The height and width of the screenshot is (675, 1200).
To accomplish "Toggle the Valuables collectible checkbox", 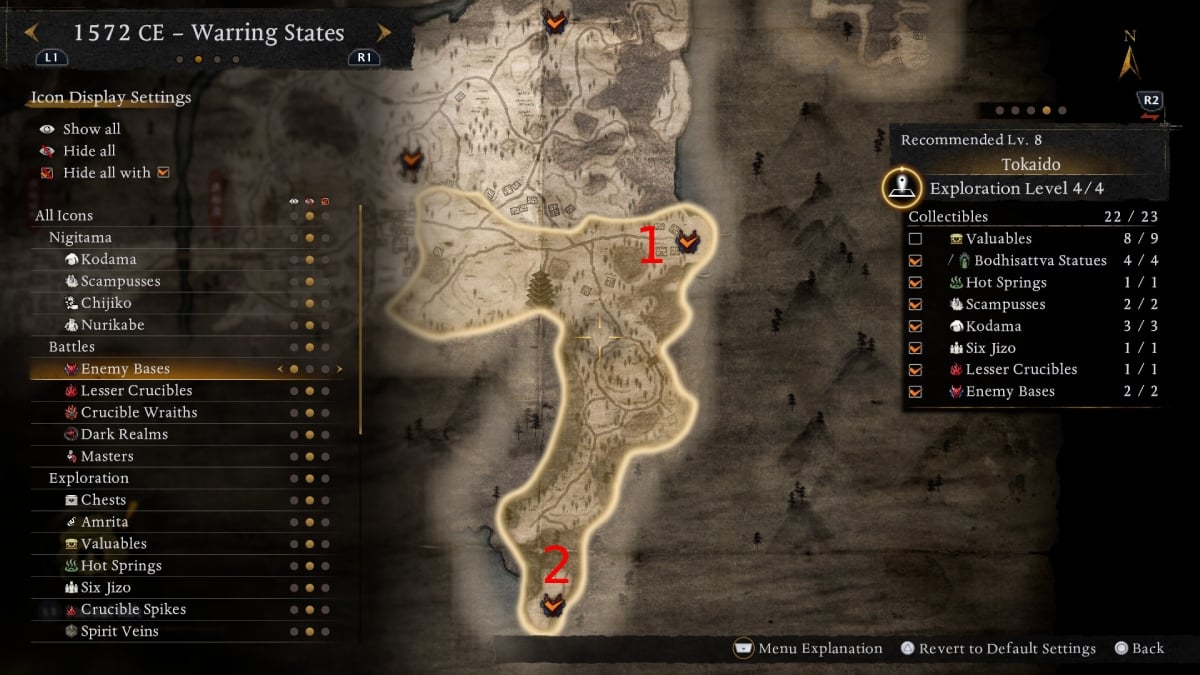I will point(915,239).
